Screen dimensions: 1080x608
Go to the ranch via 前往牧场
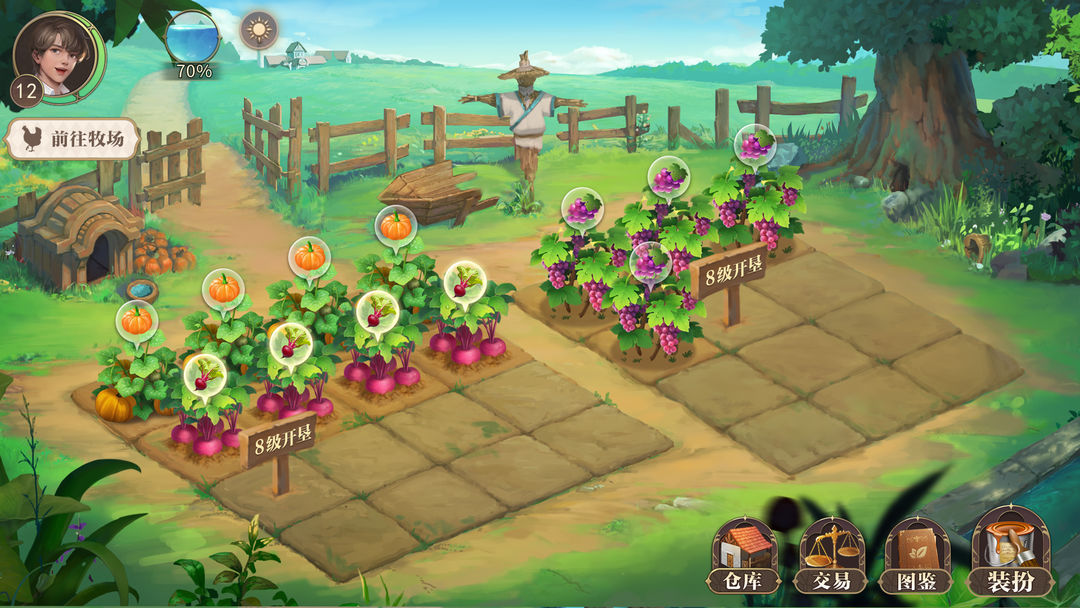point(72,140)
